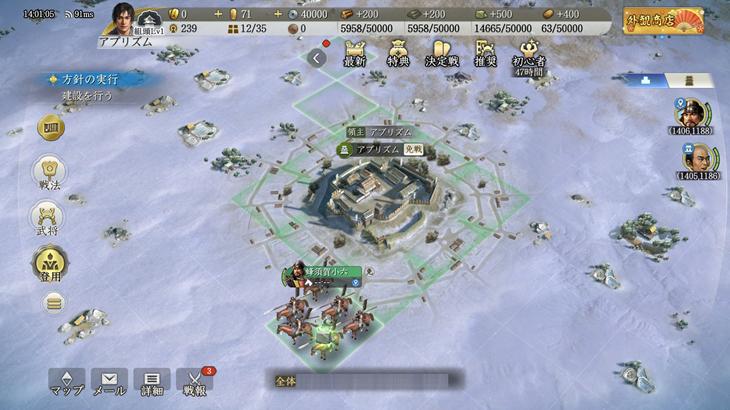Open the 武将 generals menu

point(47,218)
